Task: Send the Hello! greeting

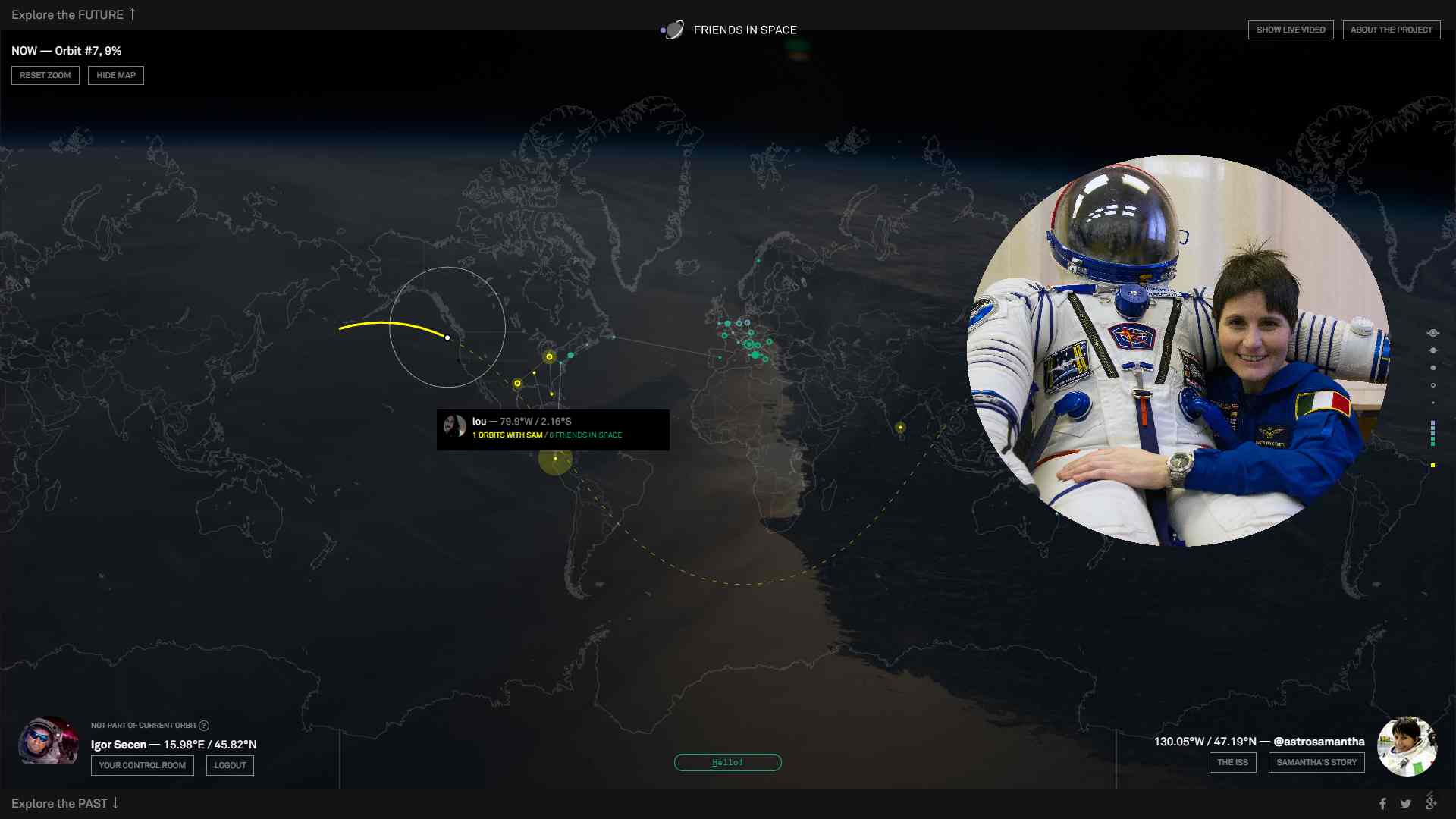Action: pyautogui.click(x=727, y=762)
